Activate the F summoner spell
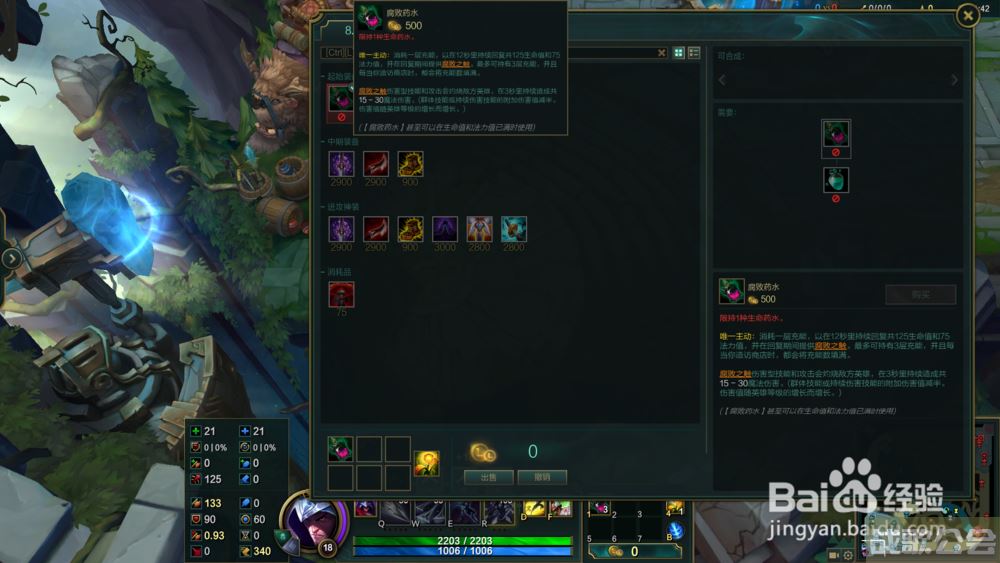Image resolution: width=1000 pixels, height=563 pixels. coord(560,509)
